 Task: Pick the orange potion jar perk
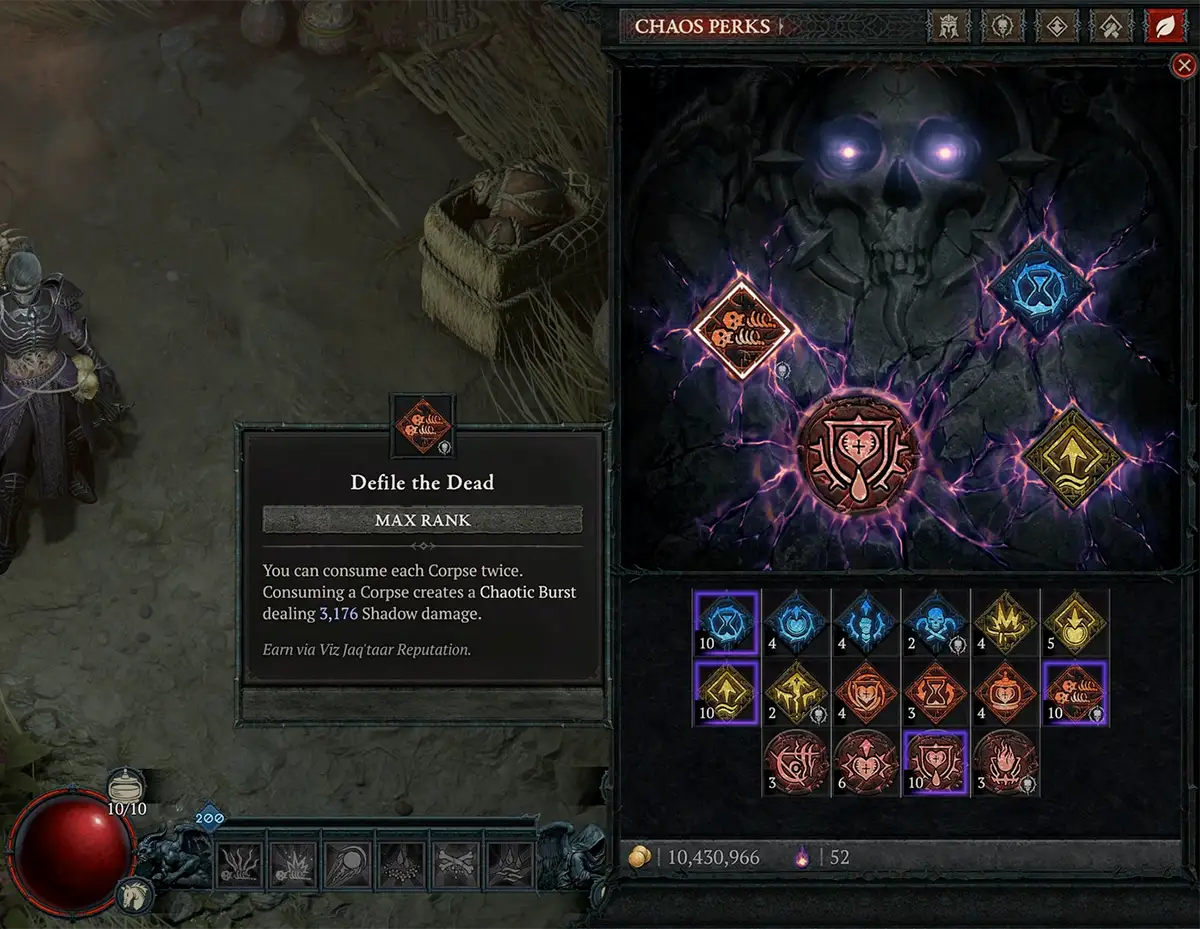pos(1005,692)
